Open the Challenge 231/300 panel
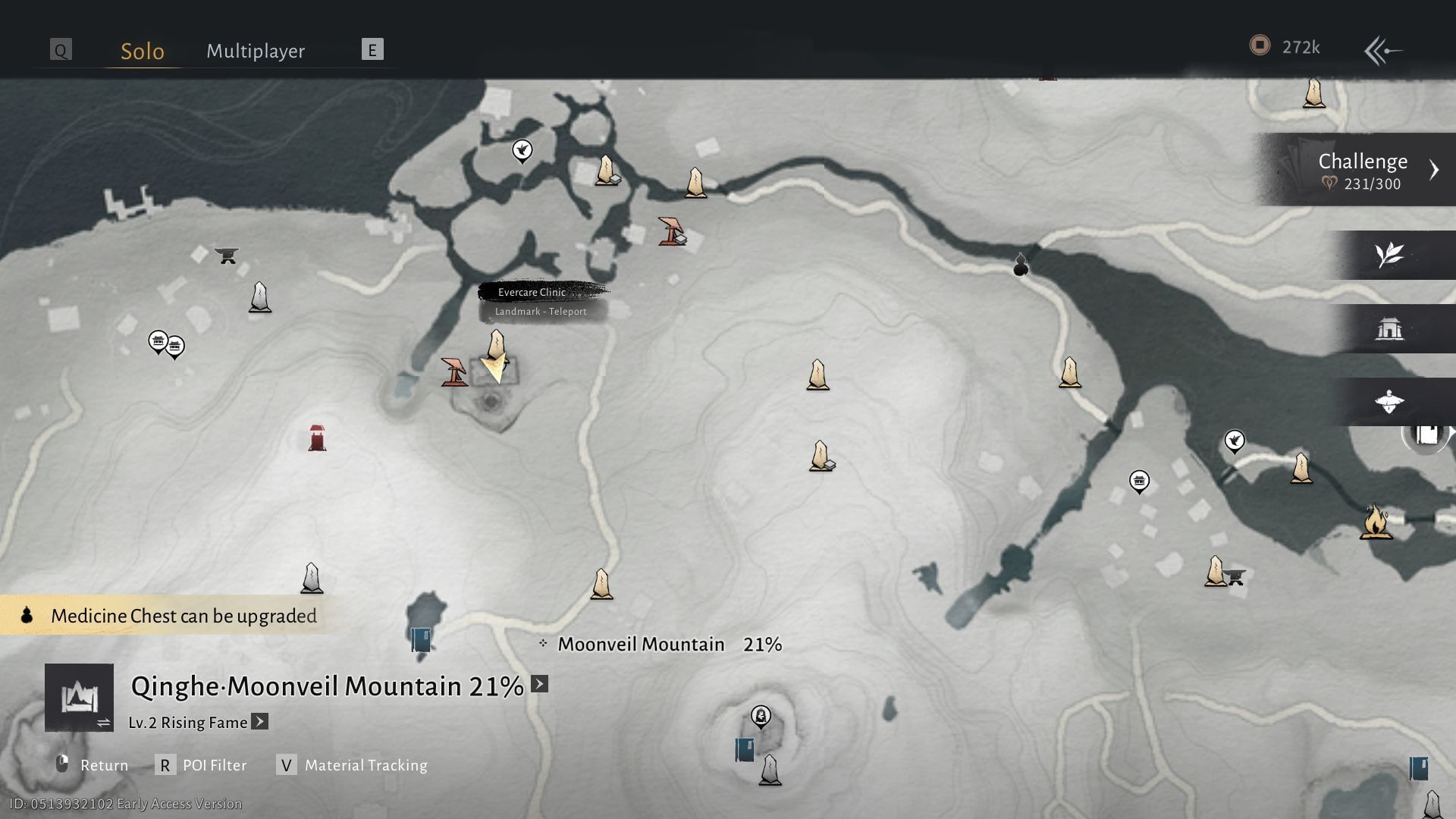The height and width of the screenshot is (819, 1456). click(x=1362, y=170)
